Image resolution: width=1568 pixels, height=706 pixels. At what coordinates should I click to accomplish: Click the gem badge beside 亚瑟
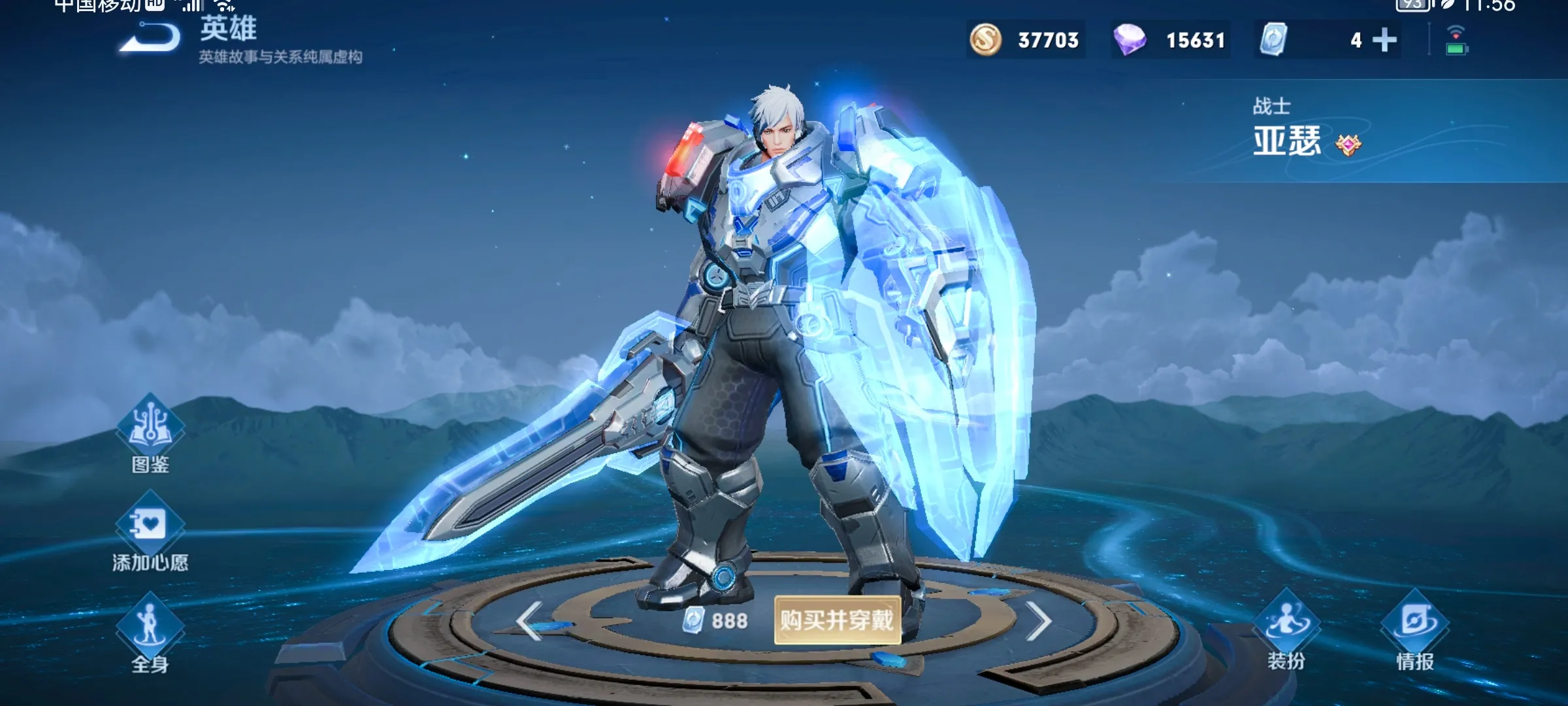1348,144
